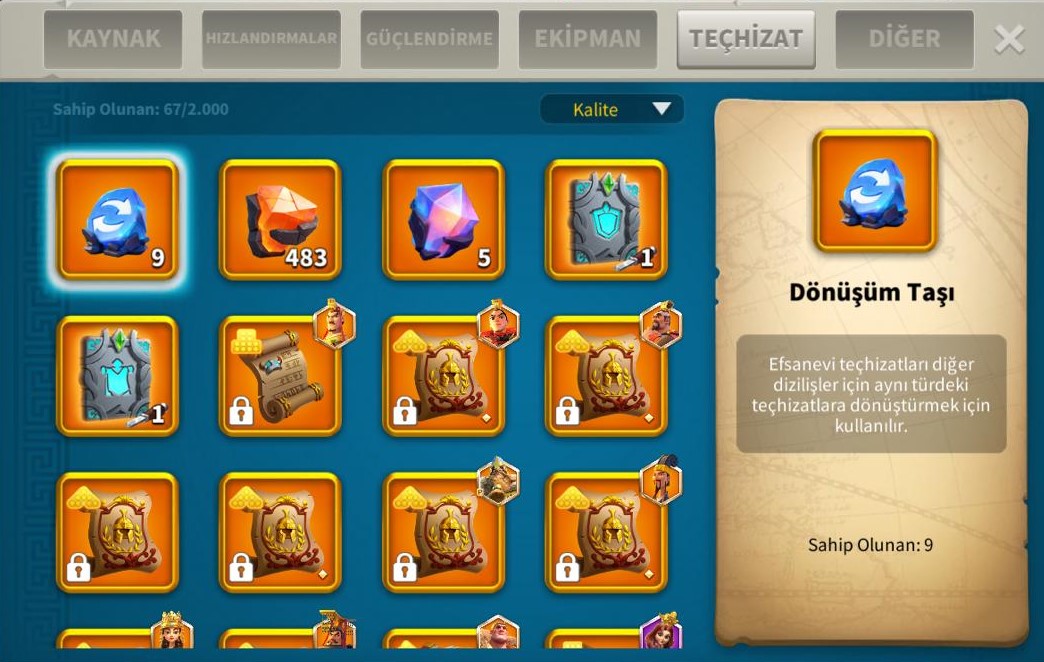Select the blue Dönüşüm Taşı item with 9
1044x662 pixels.
coord(118,219)
